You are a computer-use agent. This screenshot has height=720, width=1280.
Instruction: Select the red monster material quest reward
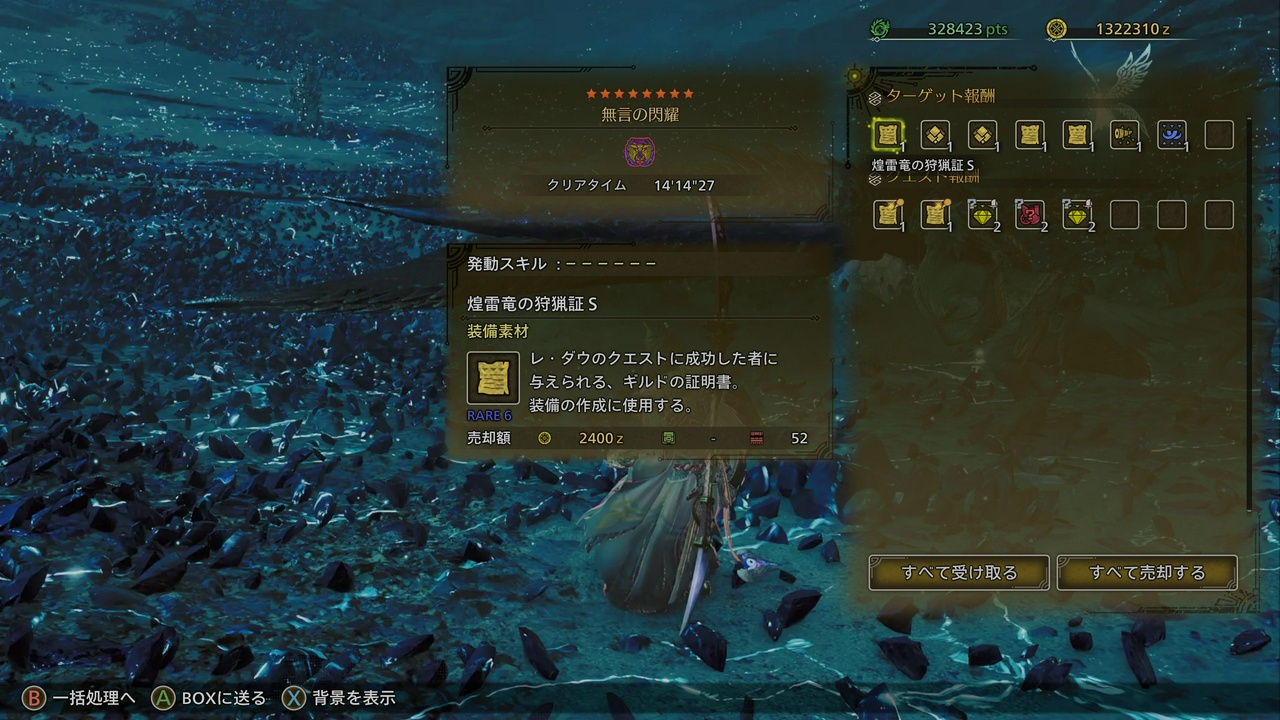pos(1031,214)
